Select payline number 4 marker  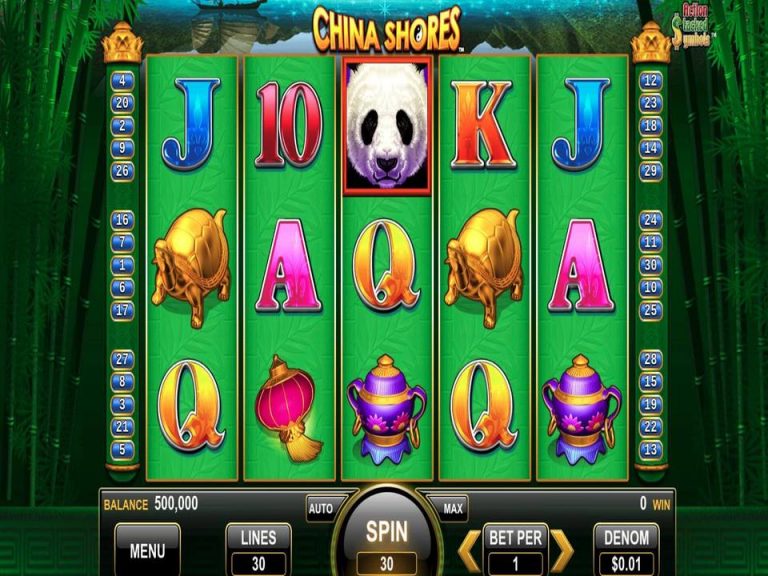[x=124, y=81]
